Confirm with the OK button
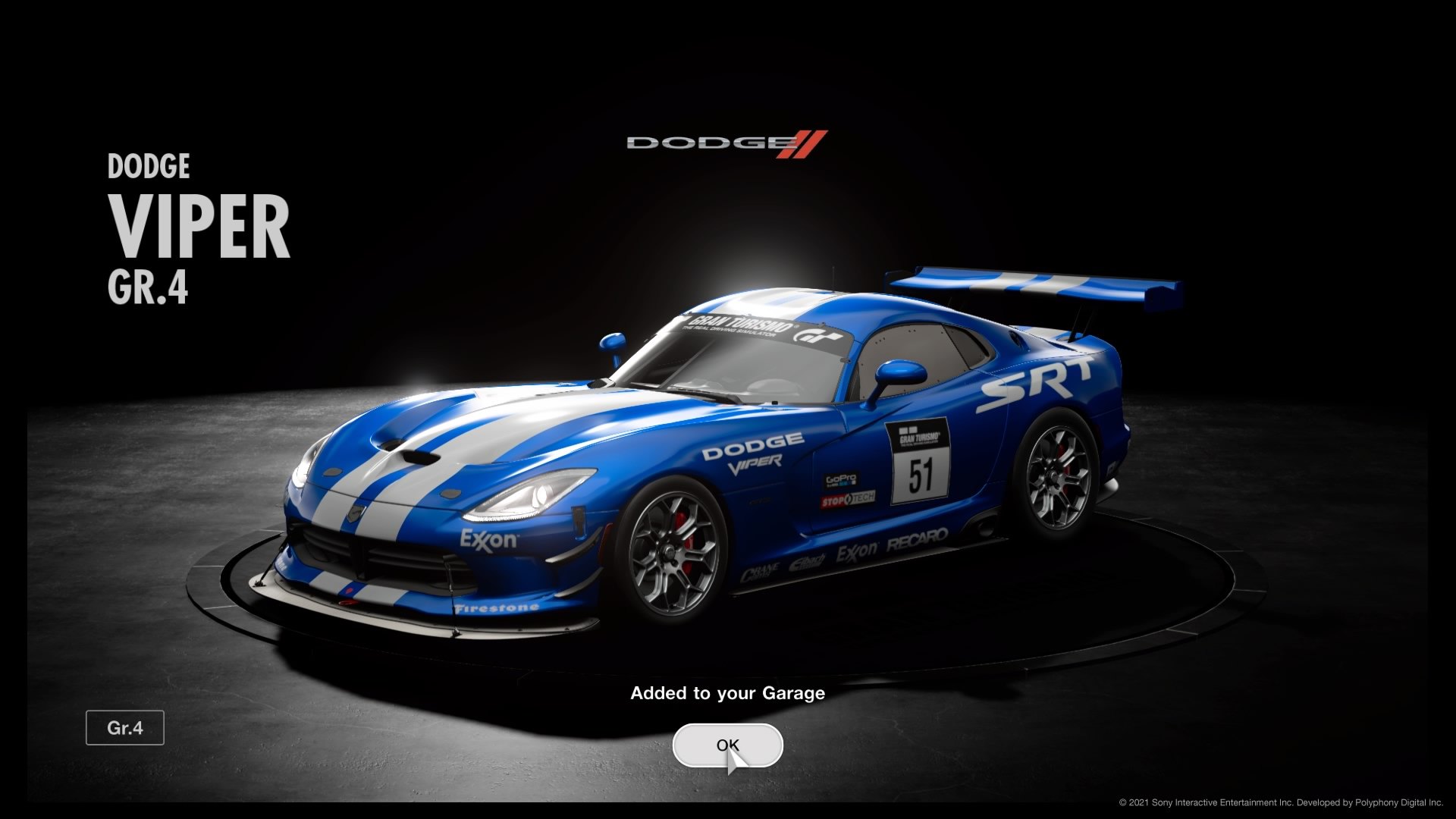This screenshot has width=1456, height=819. [727, 745]
